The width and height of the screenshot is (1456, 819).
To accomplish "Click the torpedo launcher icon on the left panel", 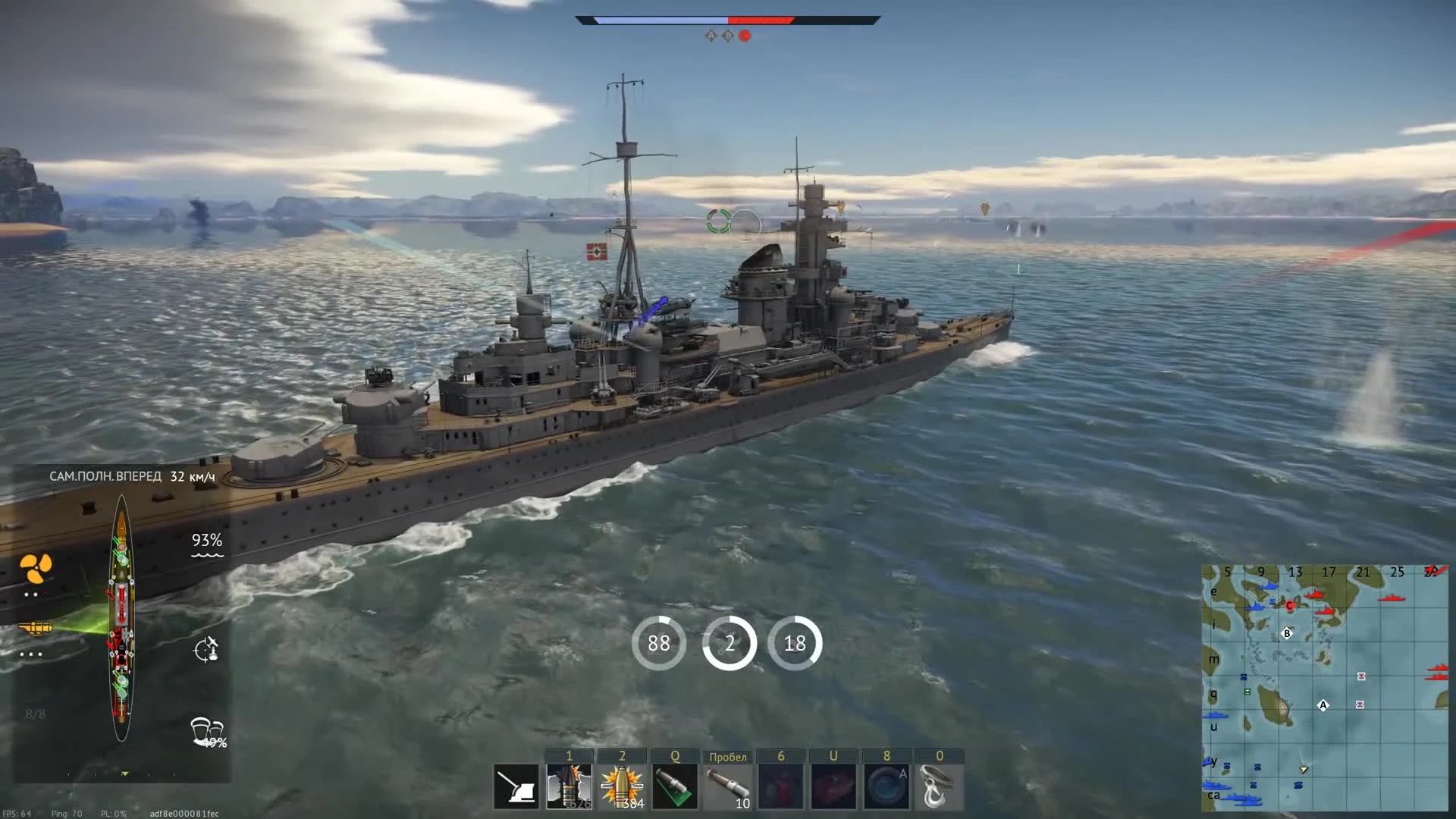I will 35,626.
